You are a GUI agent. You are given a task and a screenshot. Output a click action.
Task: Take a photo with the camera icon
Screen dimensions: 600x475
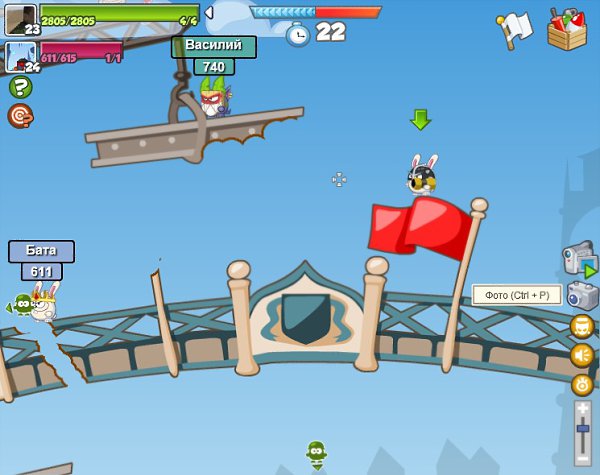(582, 295)
